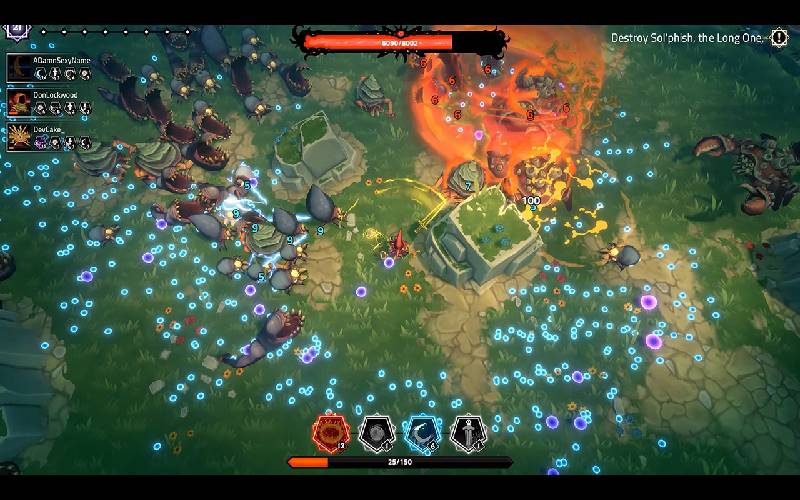Select DonLockwood's hooded portrait

19,102
